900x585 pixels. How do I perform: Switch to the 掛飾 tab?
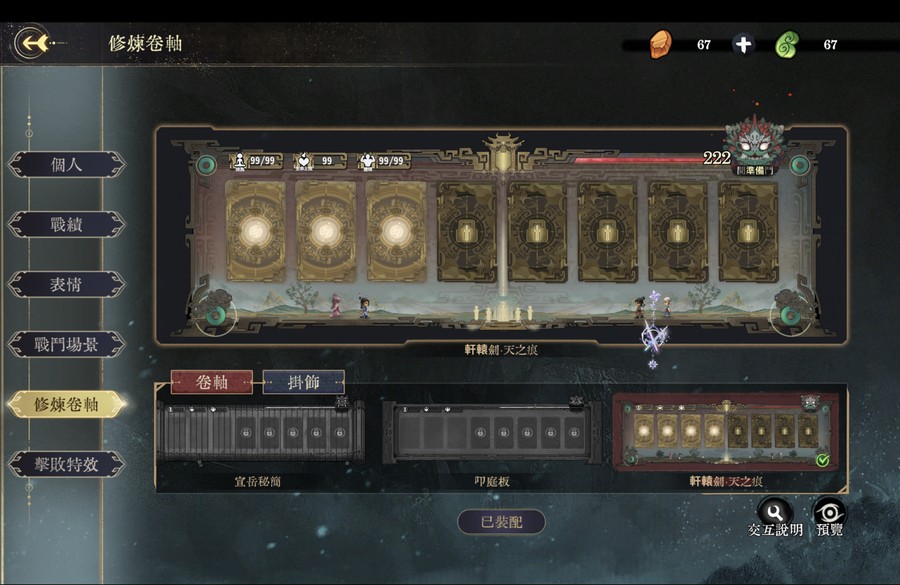(304, 382)
